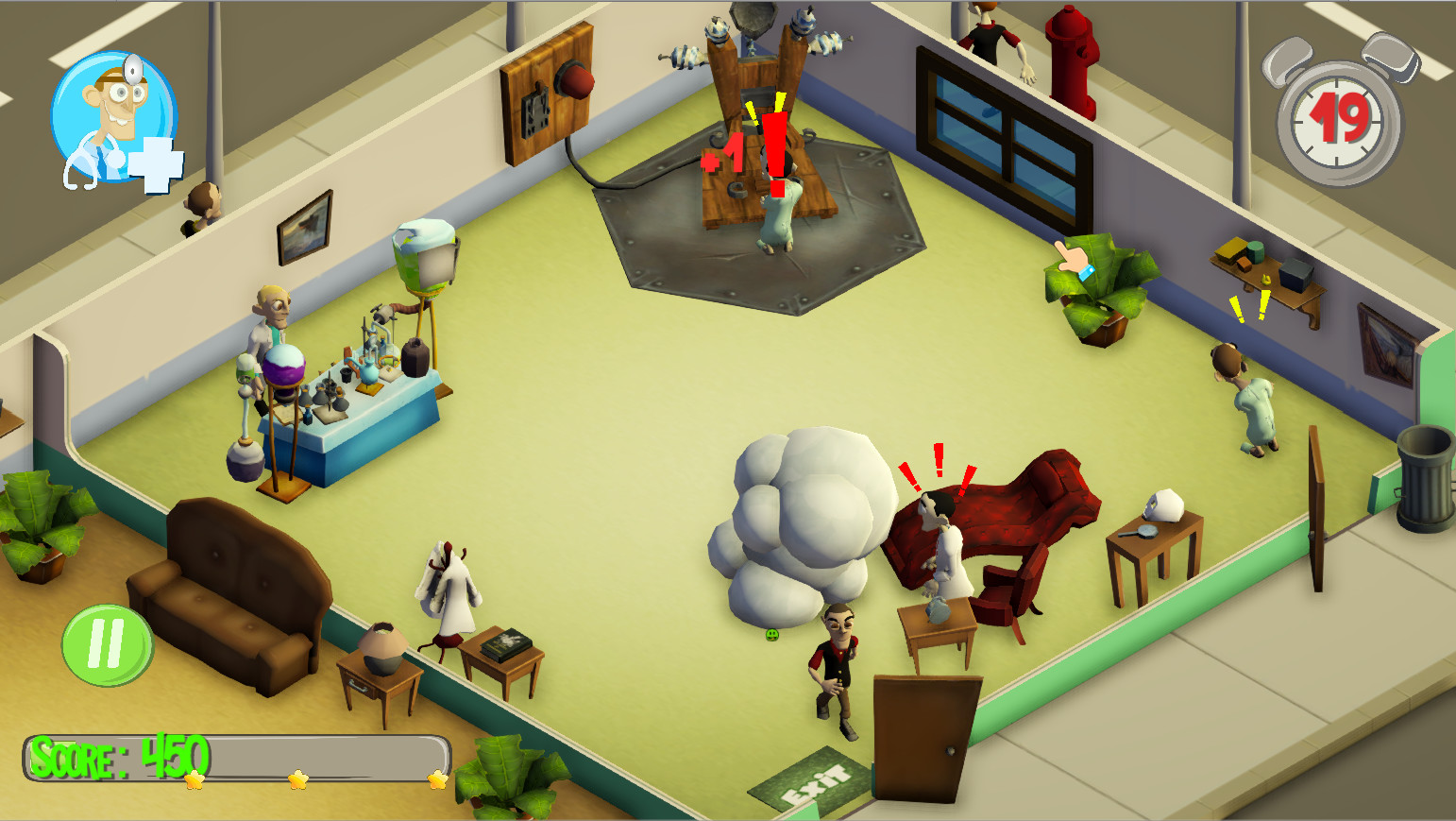Pause the game with the green button
Screen dimensions: 1456x821
pyautogui.click(x=107, y=645)
